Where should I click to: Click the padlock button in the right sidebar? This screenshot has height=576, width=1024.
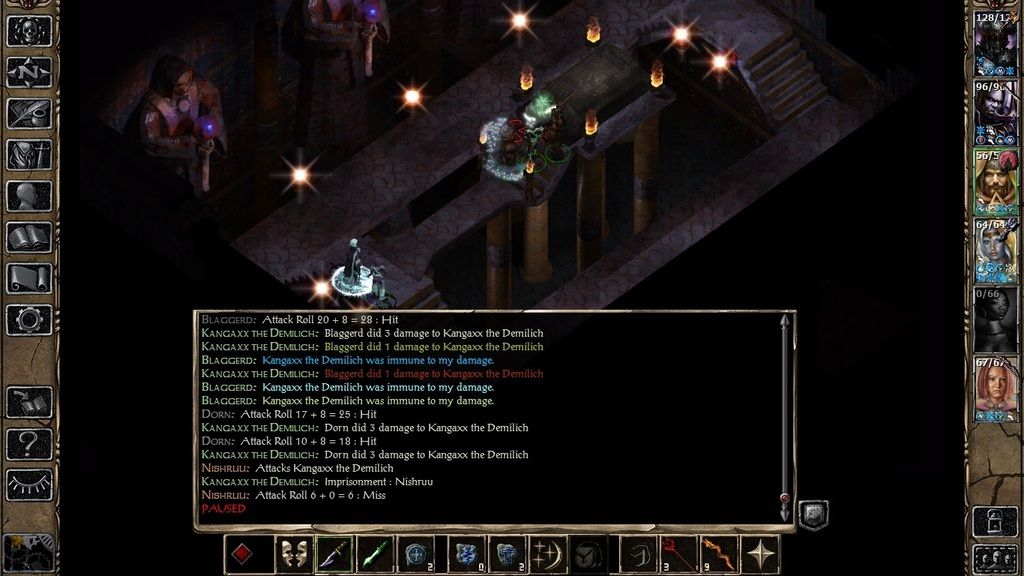[995, 521]
